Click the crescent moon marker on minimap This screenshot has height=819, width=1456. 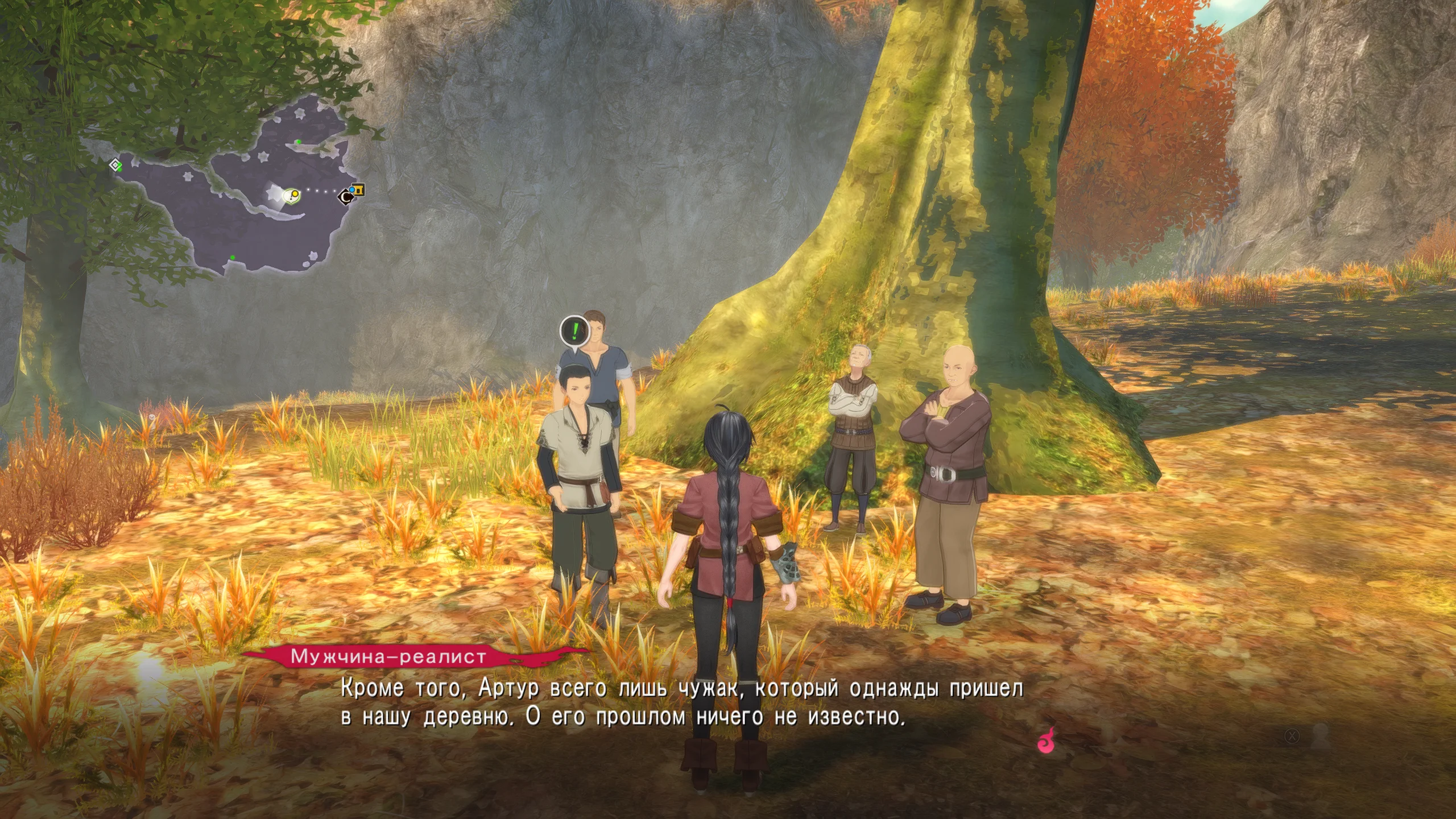(x=345, y=197)
